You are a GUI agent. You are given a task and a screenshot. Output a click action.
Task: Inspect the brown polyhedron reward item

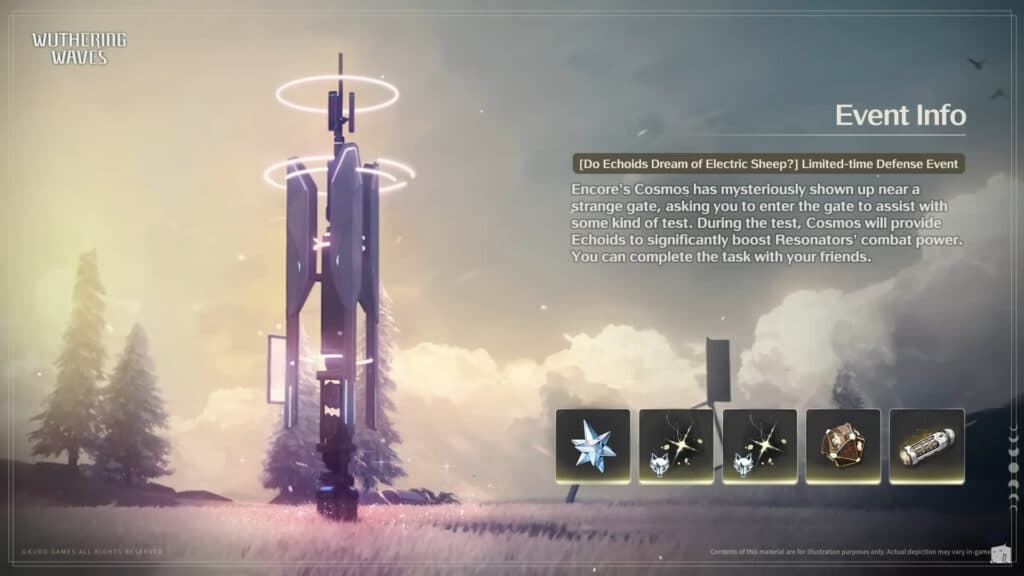tap(843, 446)
